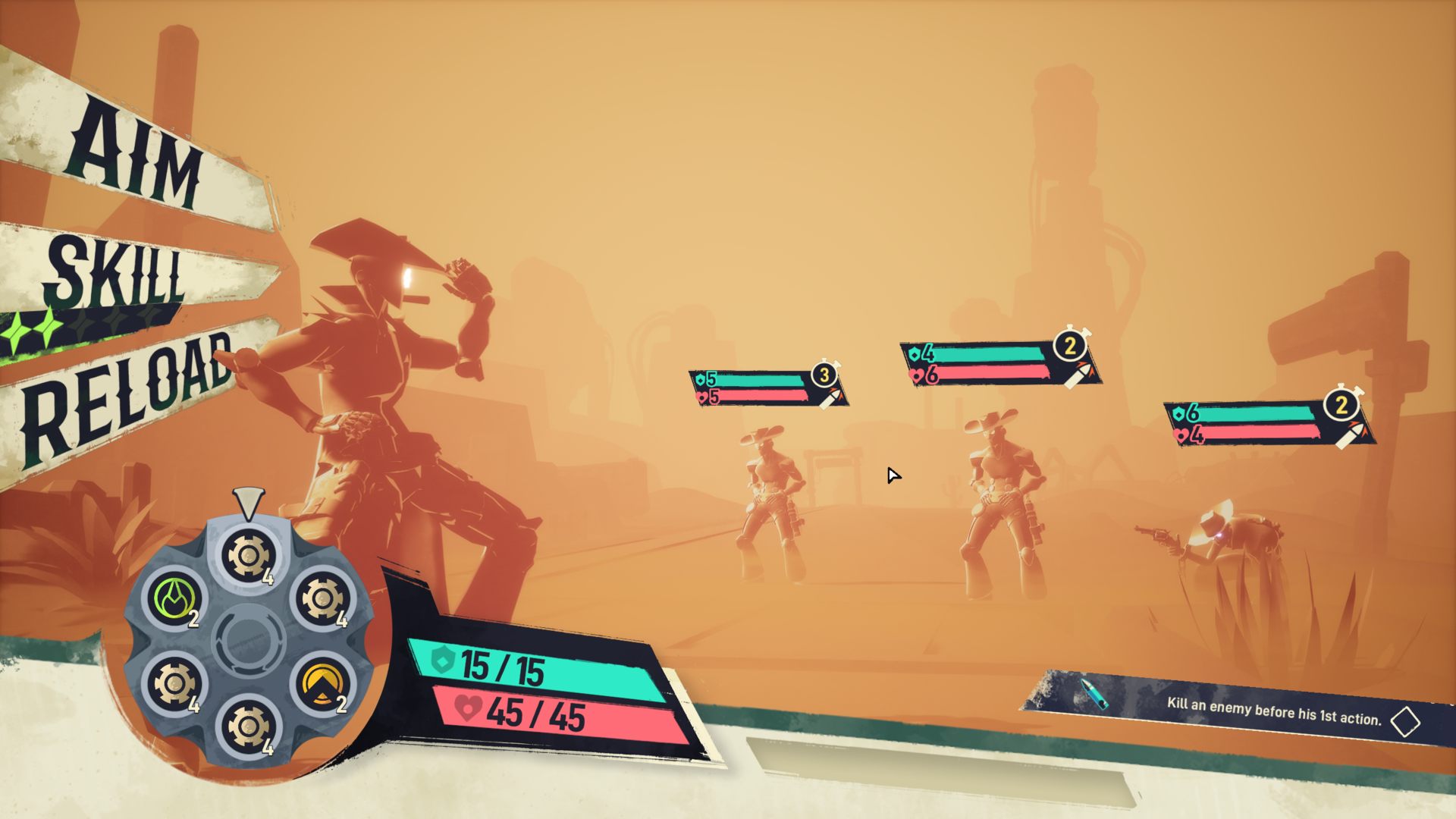This screenshot has height=819, width=1456.
Task: Choose the Reload action sign
Action: pyautogui.click(x=125, y=394)
